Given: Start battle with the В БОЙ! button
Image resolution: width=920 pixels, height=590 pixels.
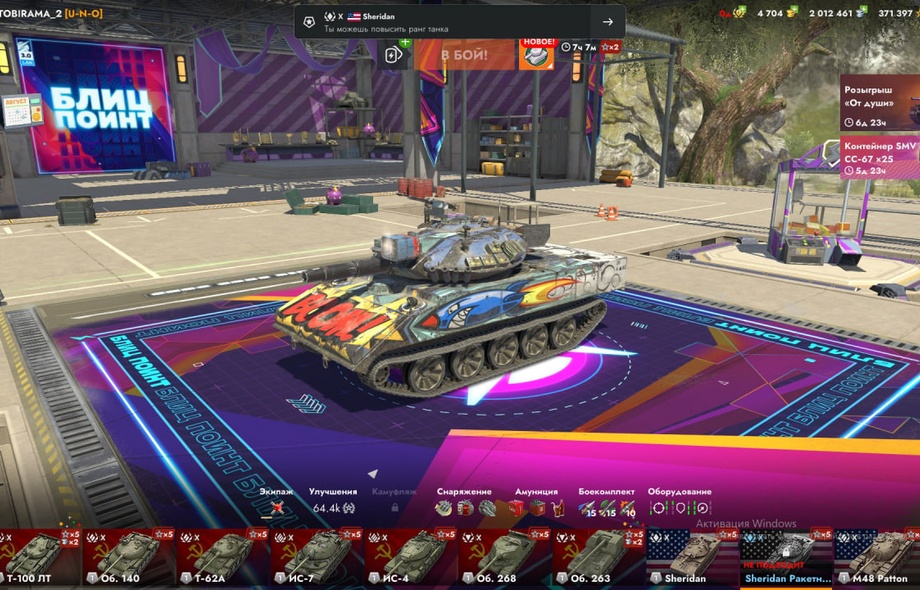Looking at the screenshot, I should [464, 54].
